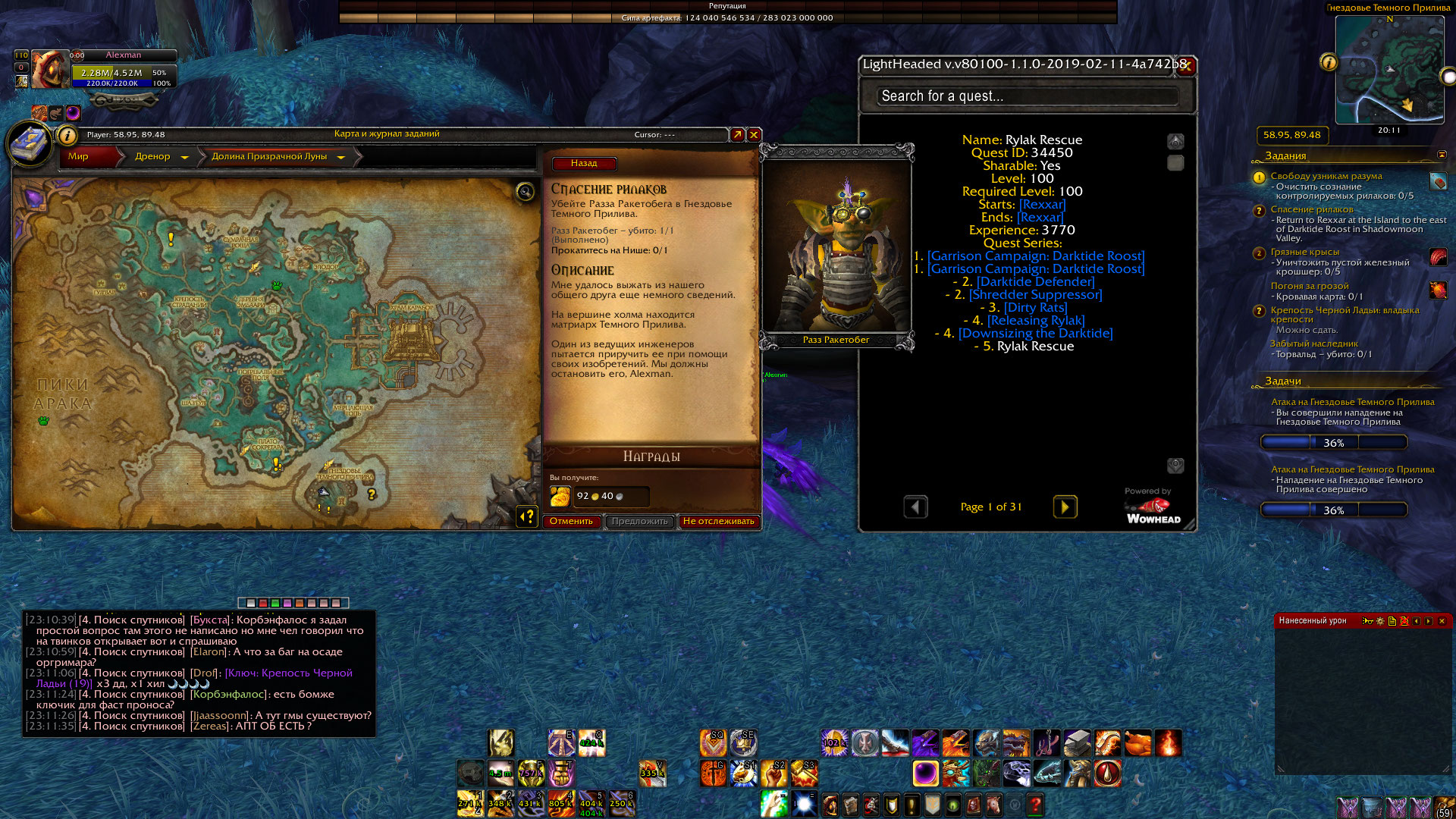Select Alexman's player portrait
Viewport: 1456px width, 819px height.
click(50, 70)
